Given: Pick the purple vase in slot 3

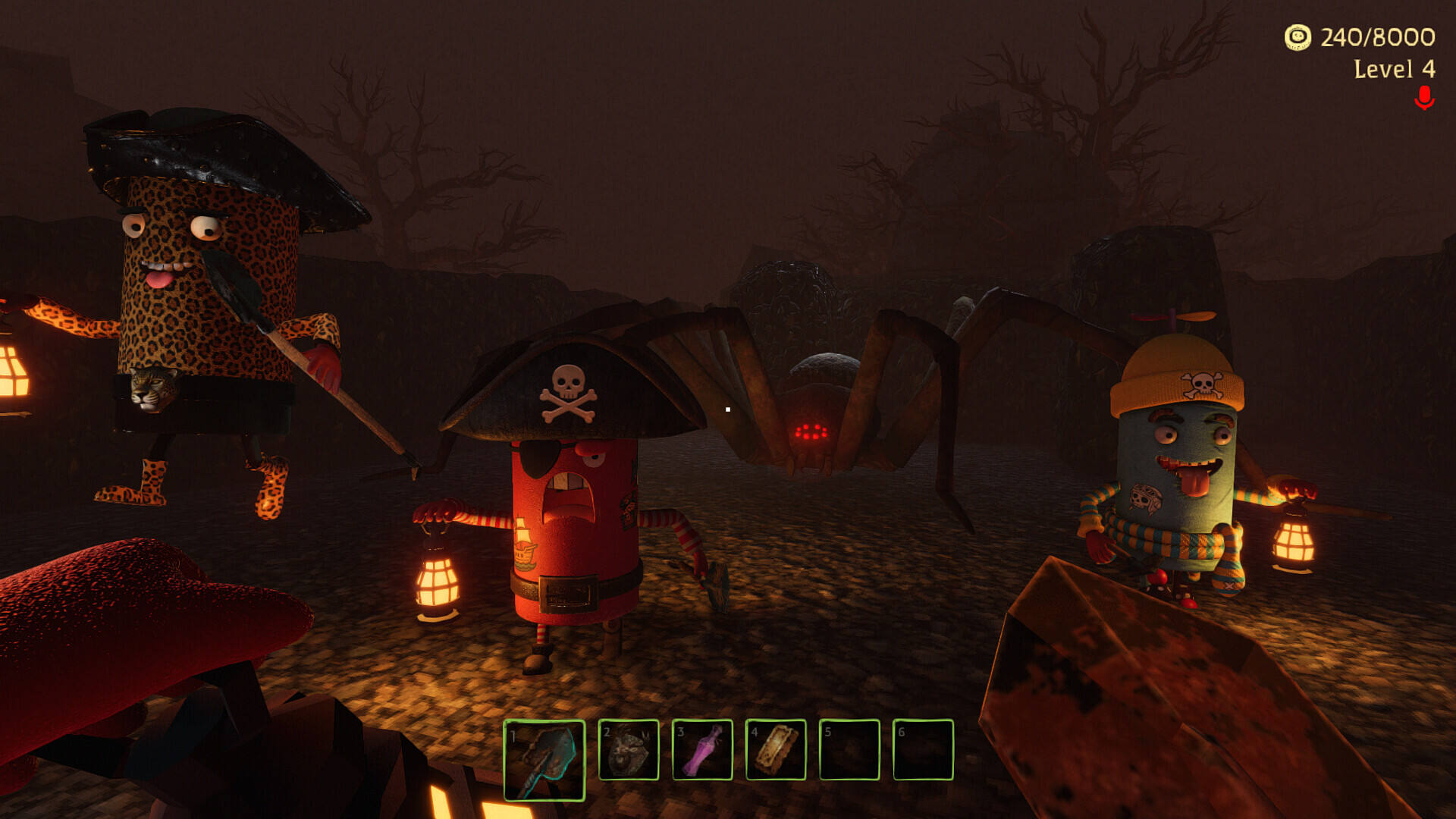Looking at the screenshot, I should coord(702,750).
